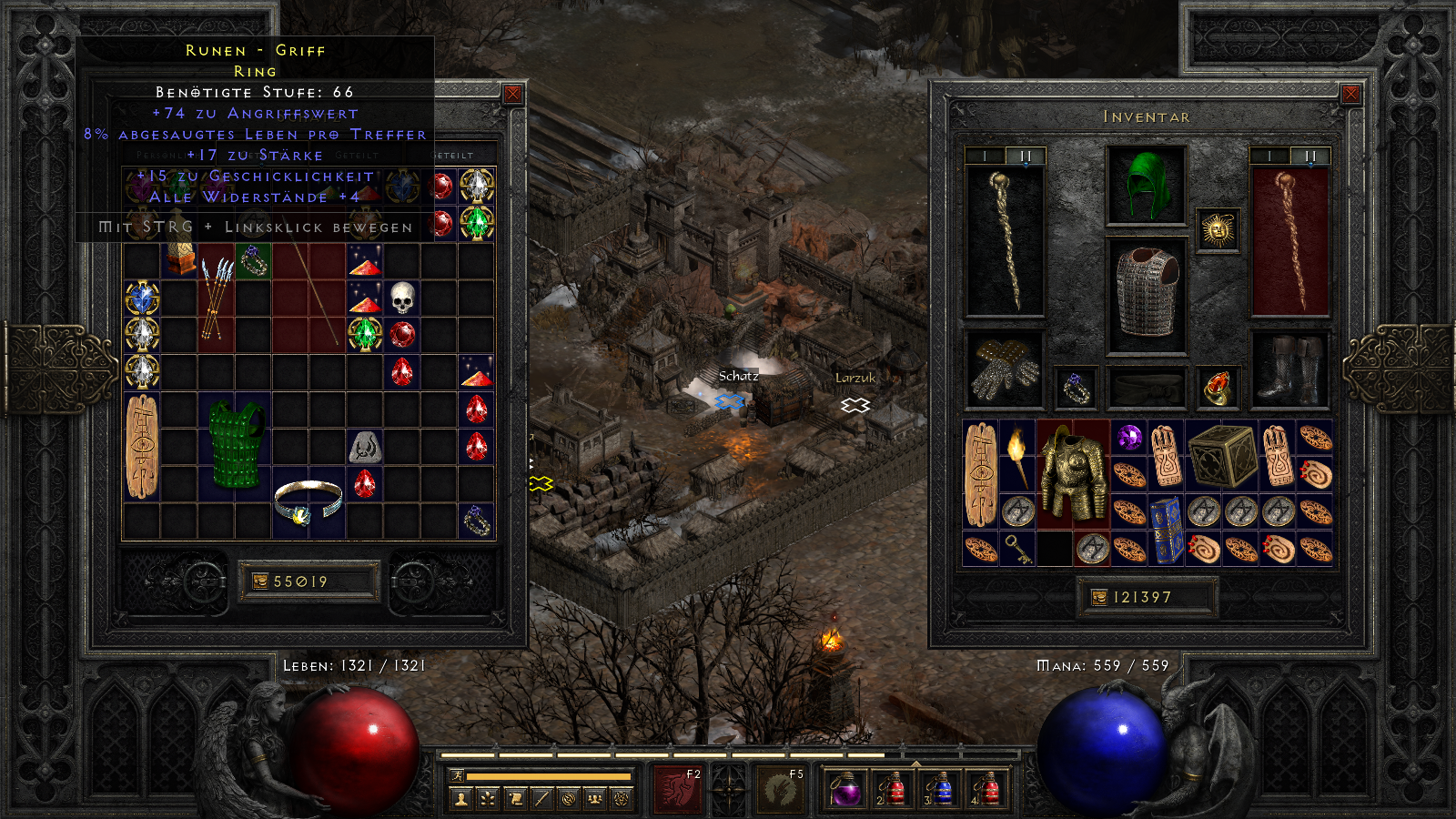The image size is (1456, 819).
Task: Pick up the green armor in the stash
Action: click(x=236, y=446)
